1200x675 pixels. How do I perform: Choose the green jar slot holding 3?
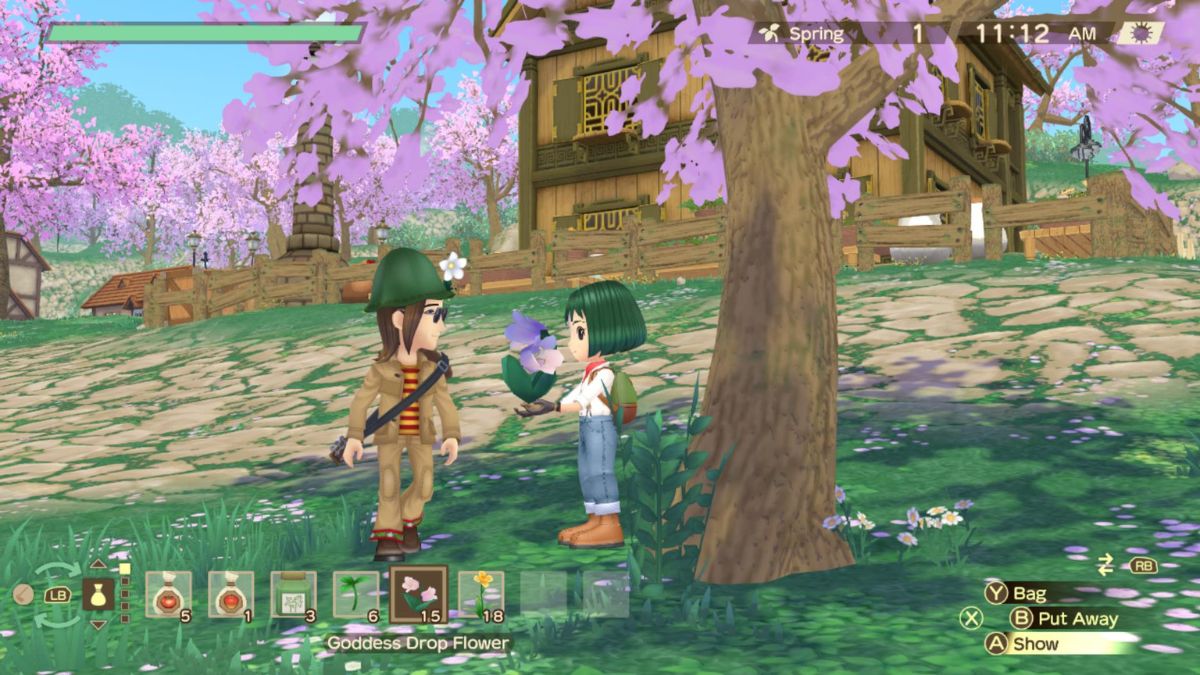click(x=293, y=594)
